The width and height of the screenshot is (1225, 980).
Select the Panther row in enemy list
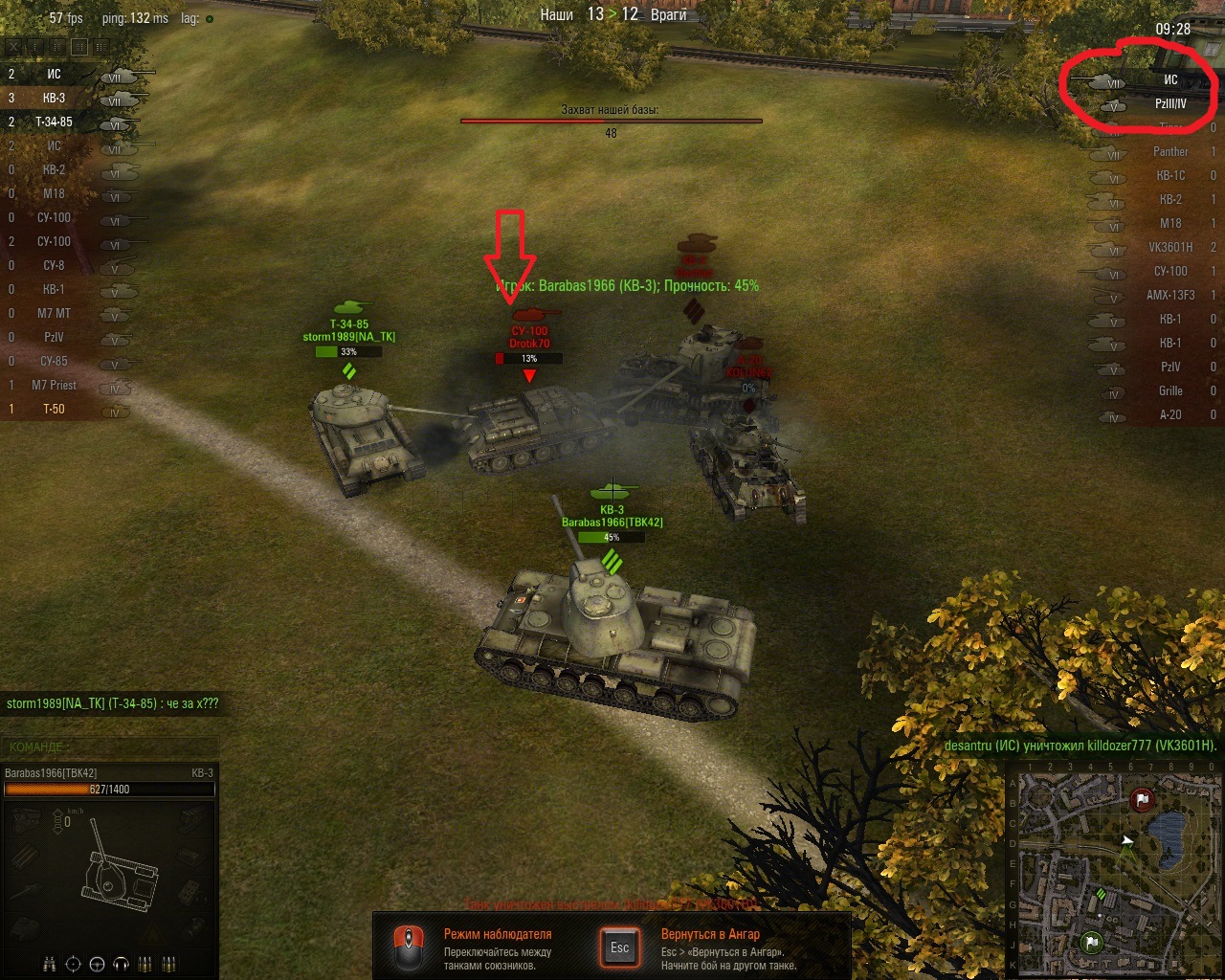pyautogui.click(x=1169, y=151)
